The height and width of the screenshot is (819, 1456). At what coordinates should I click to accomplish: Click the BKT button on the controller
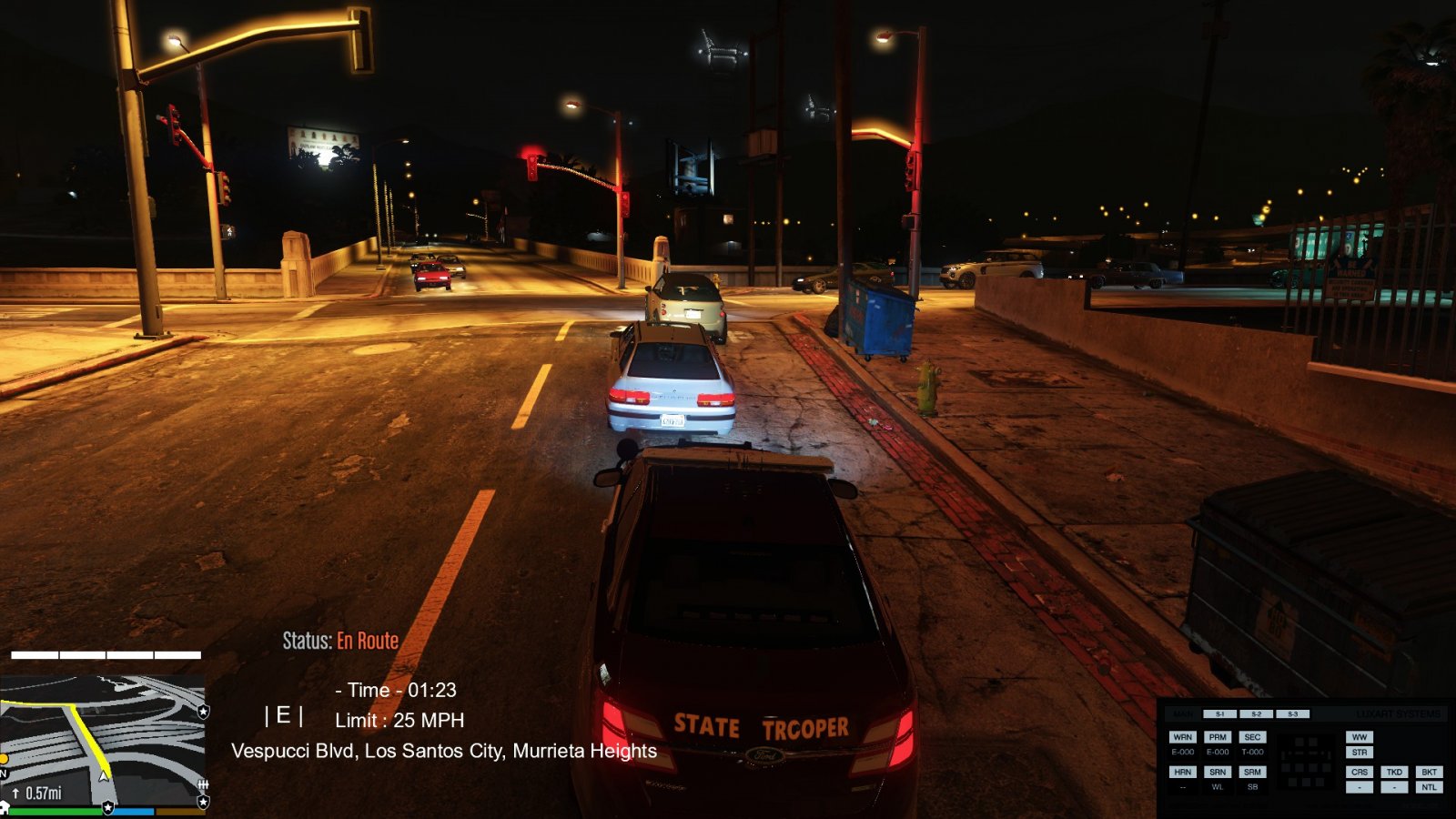tap(1429, 772)
